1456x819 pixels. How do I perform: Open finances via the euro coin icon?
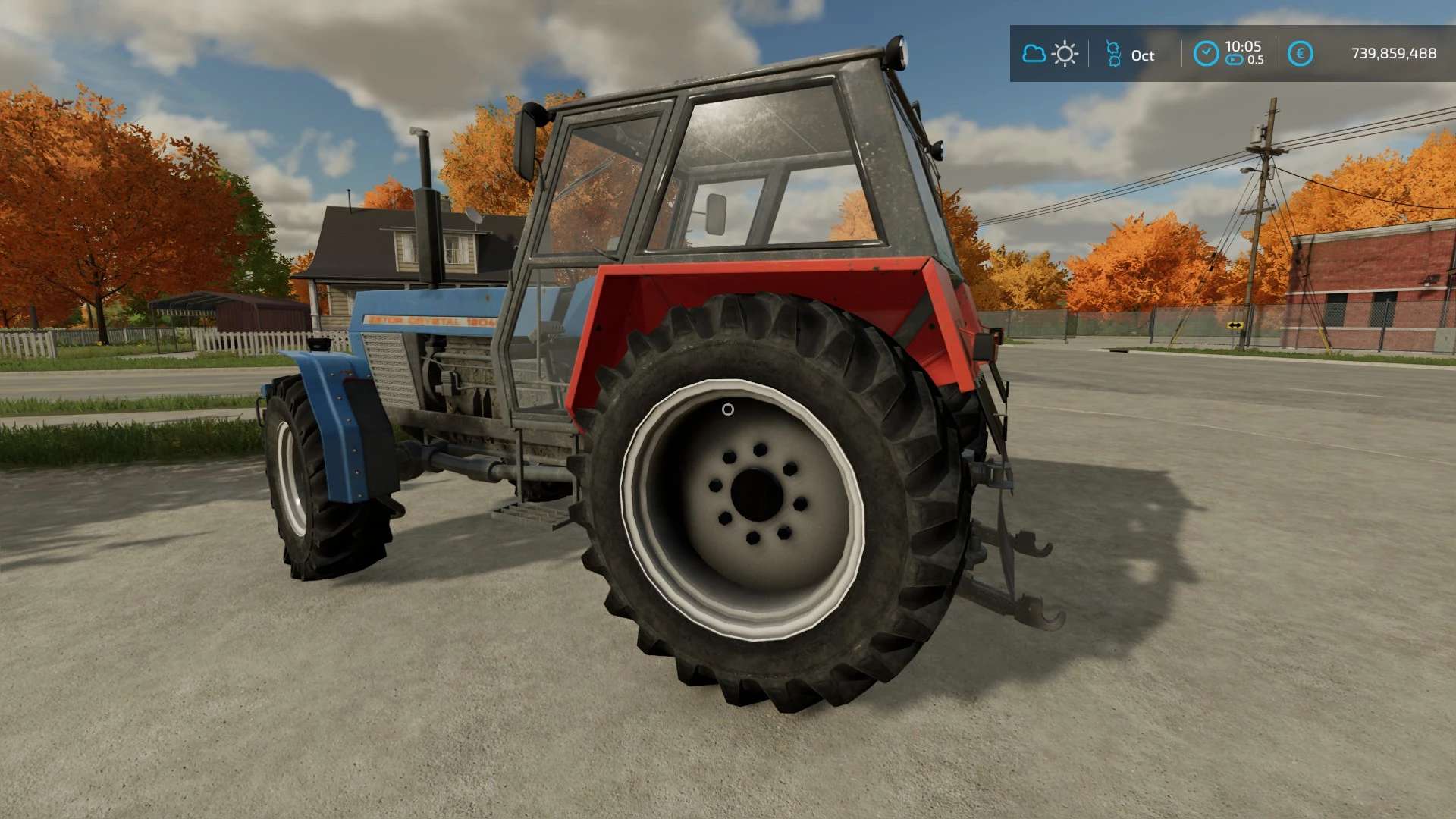(x=1300, y=54)
